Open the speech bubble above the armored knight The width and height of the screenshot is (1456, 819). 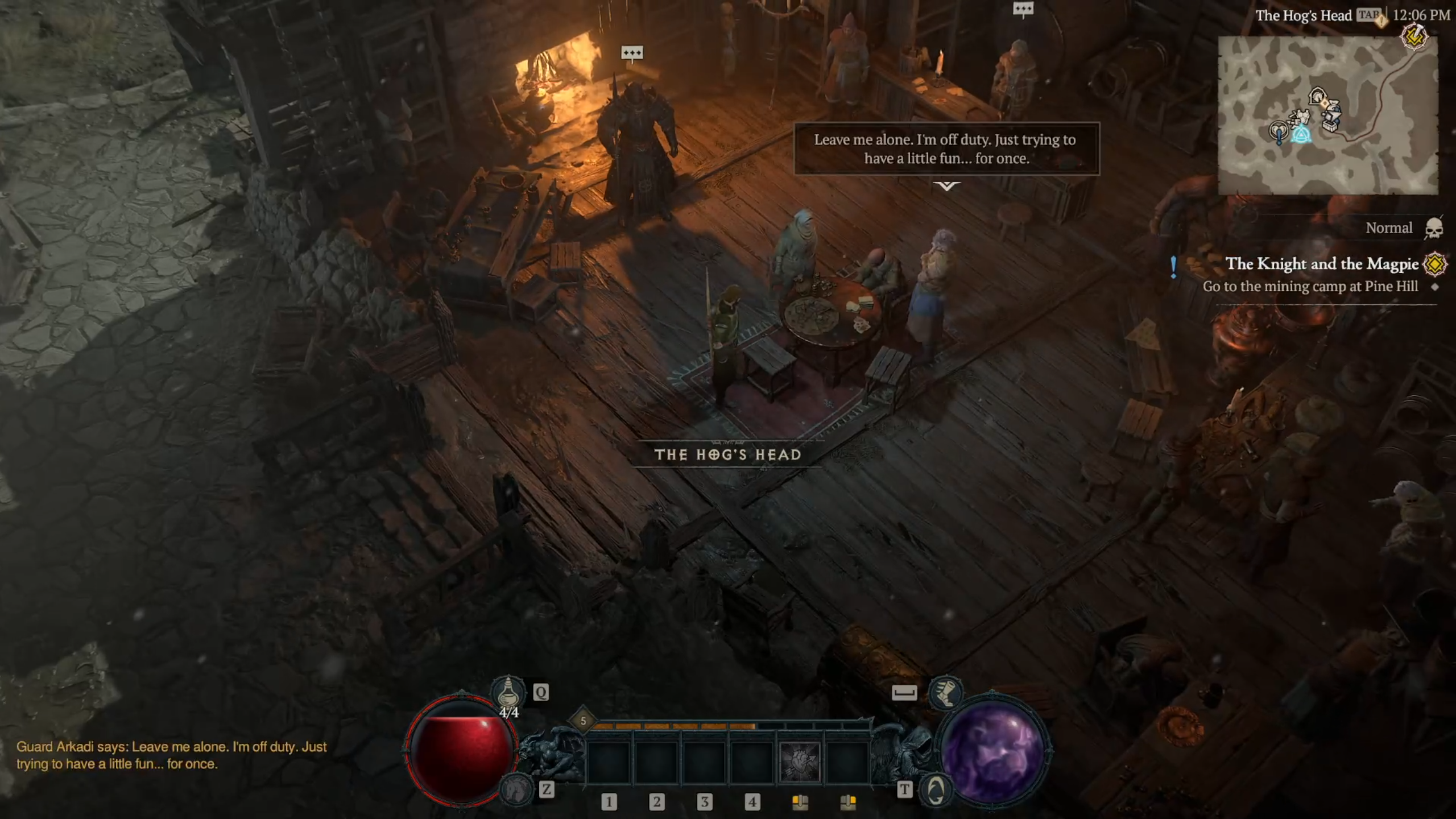[632, 53]
